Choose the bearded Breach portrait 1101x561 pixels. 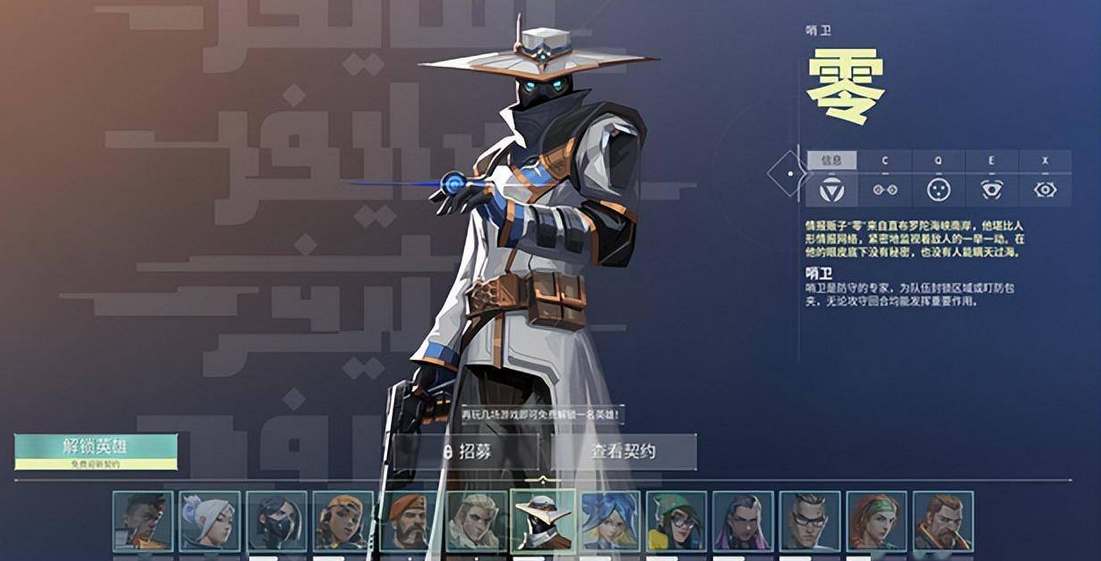click(943, 520)
